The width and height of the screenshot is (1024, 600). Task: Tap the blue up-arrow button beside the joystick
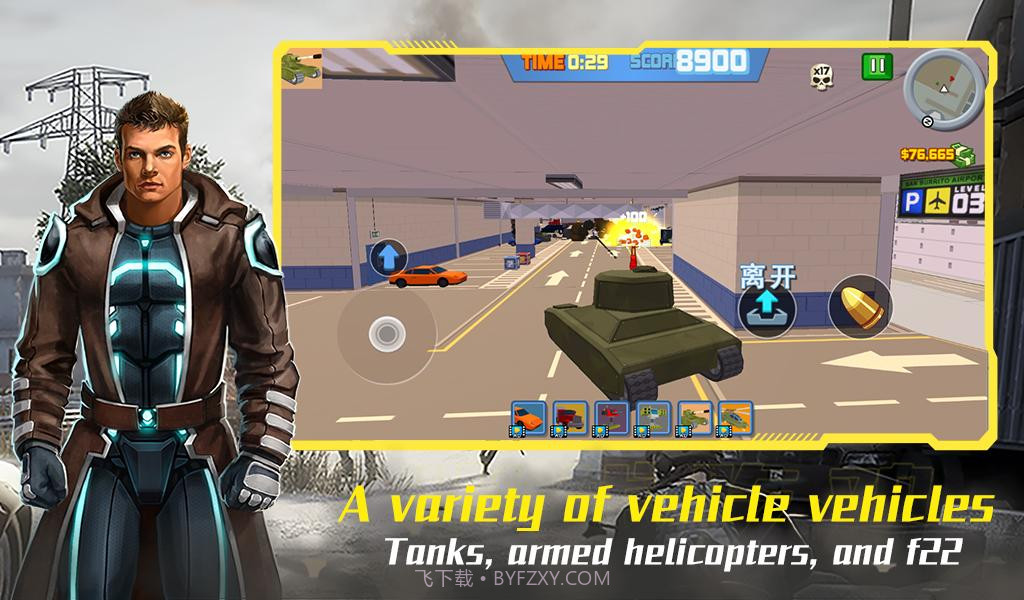tap(387, 257)
